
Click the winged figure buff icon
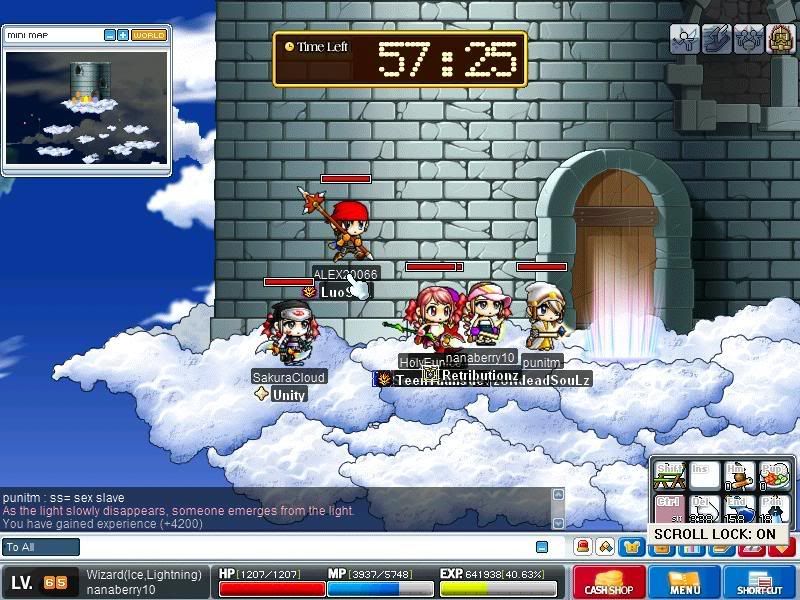(x=684, y=39)
